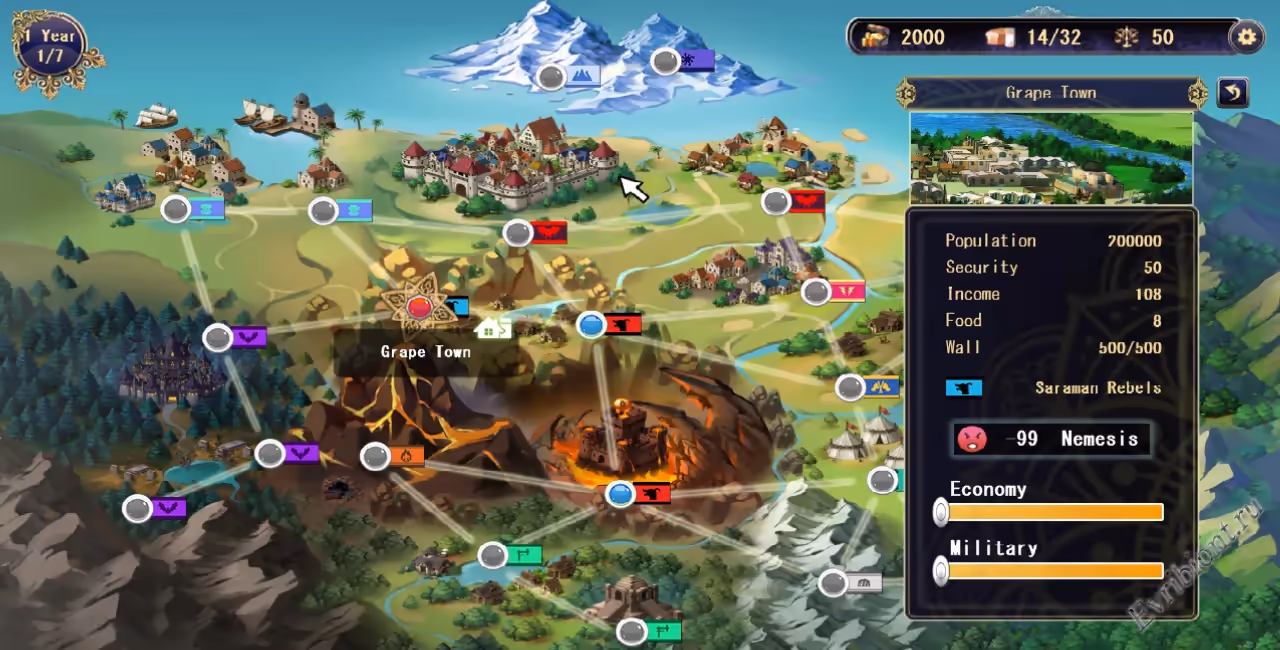Select the map node with mountain flag
The width and height of the screenshot is (1280, 650).
pyautogui.click(x=552, y=76)
